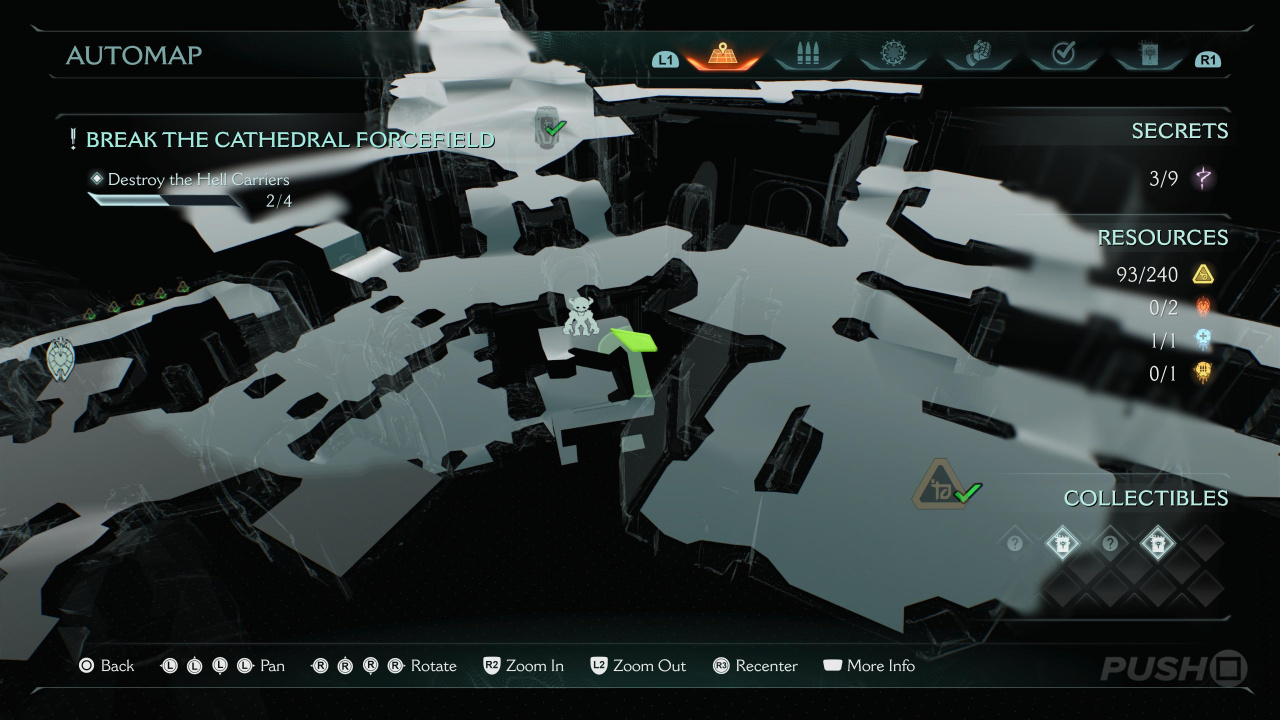This screenshot has height=720, width=1280.
Task: Switch to the armored fist tab
Action: (x=978, y=55)
